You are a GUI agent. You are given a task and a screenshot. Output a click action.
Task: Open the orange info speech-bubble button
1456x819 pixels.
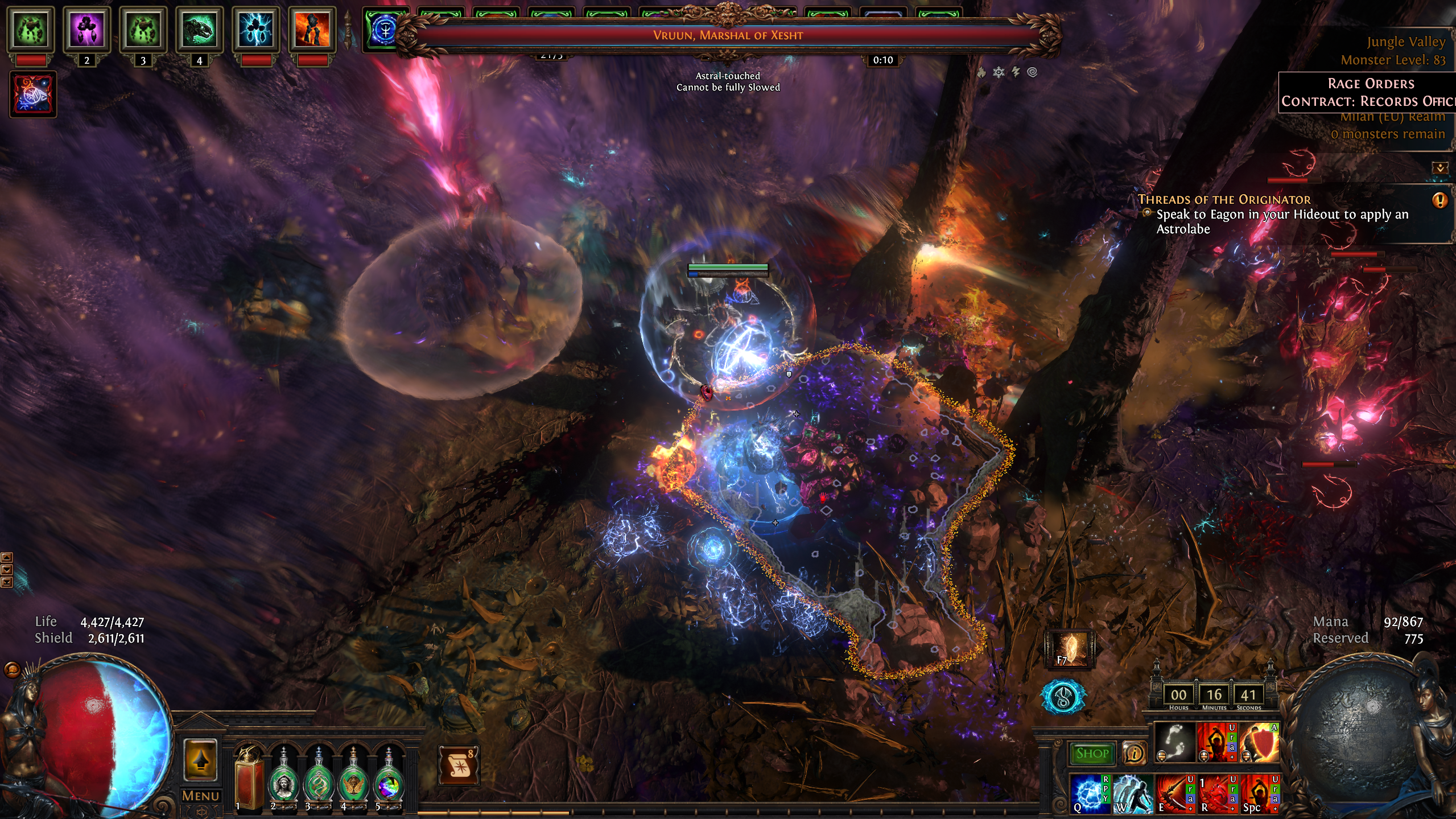pyautogui.click(x=1134, y=754)
